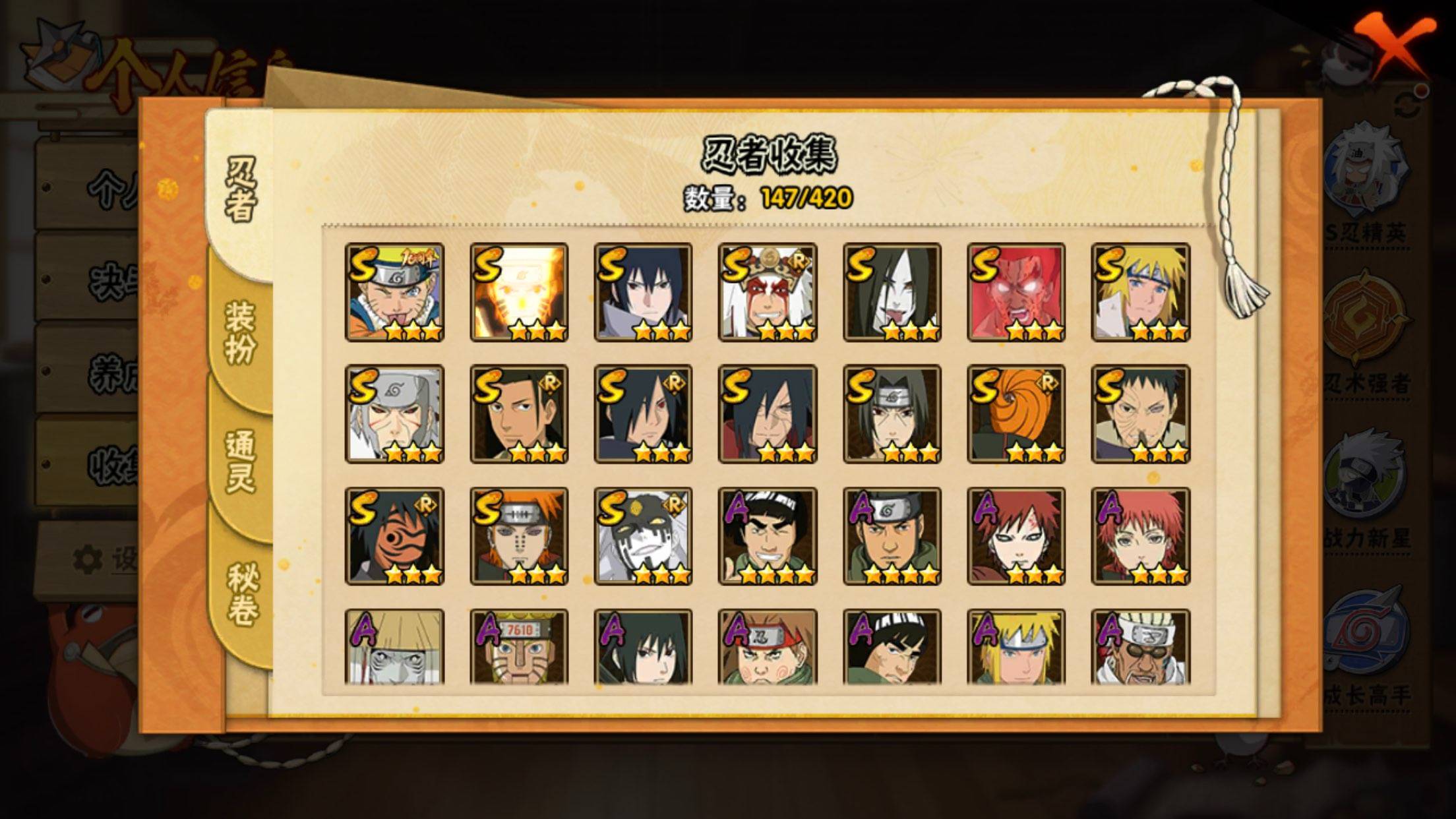Select the red Eight Gates Guy card
Viewport: 1456px width, 819px height.
pos(1016,292)
